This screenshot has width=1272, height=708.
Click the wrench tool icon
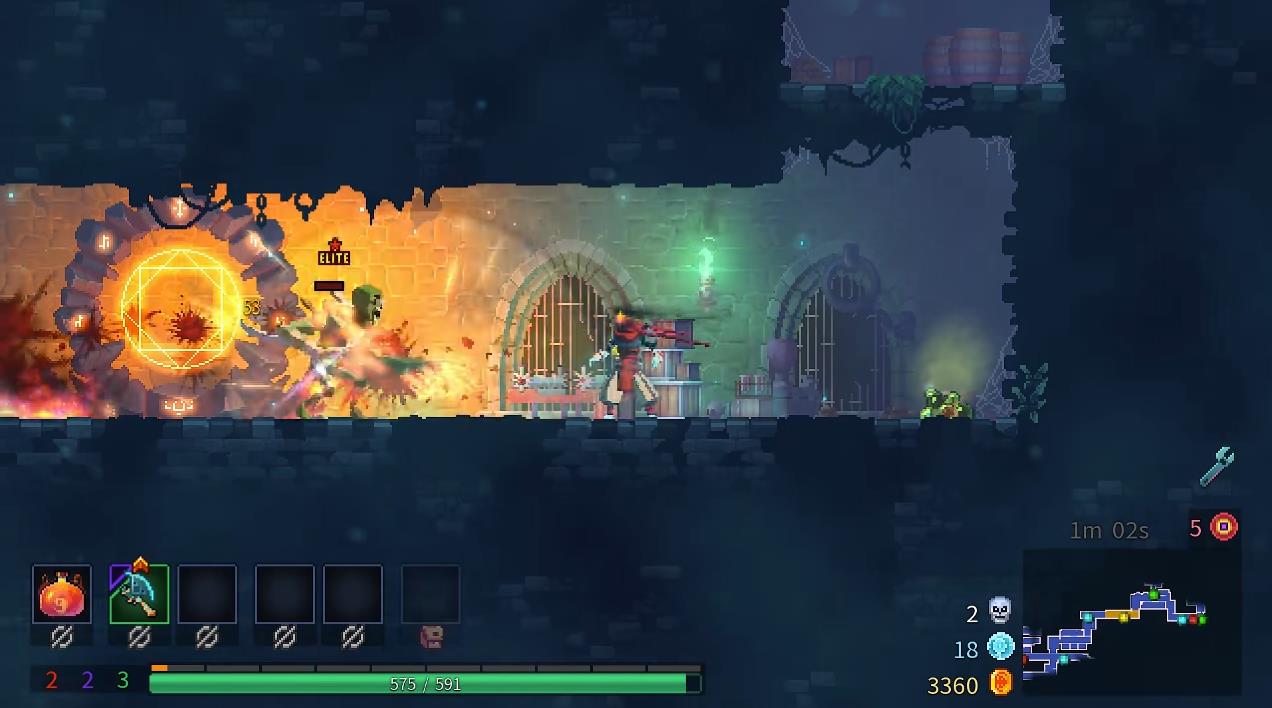1217,467
